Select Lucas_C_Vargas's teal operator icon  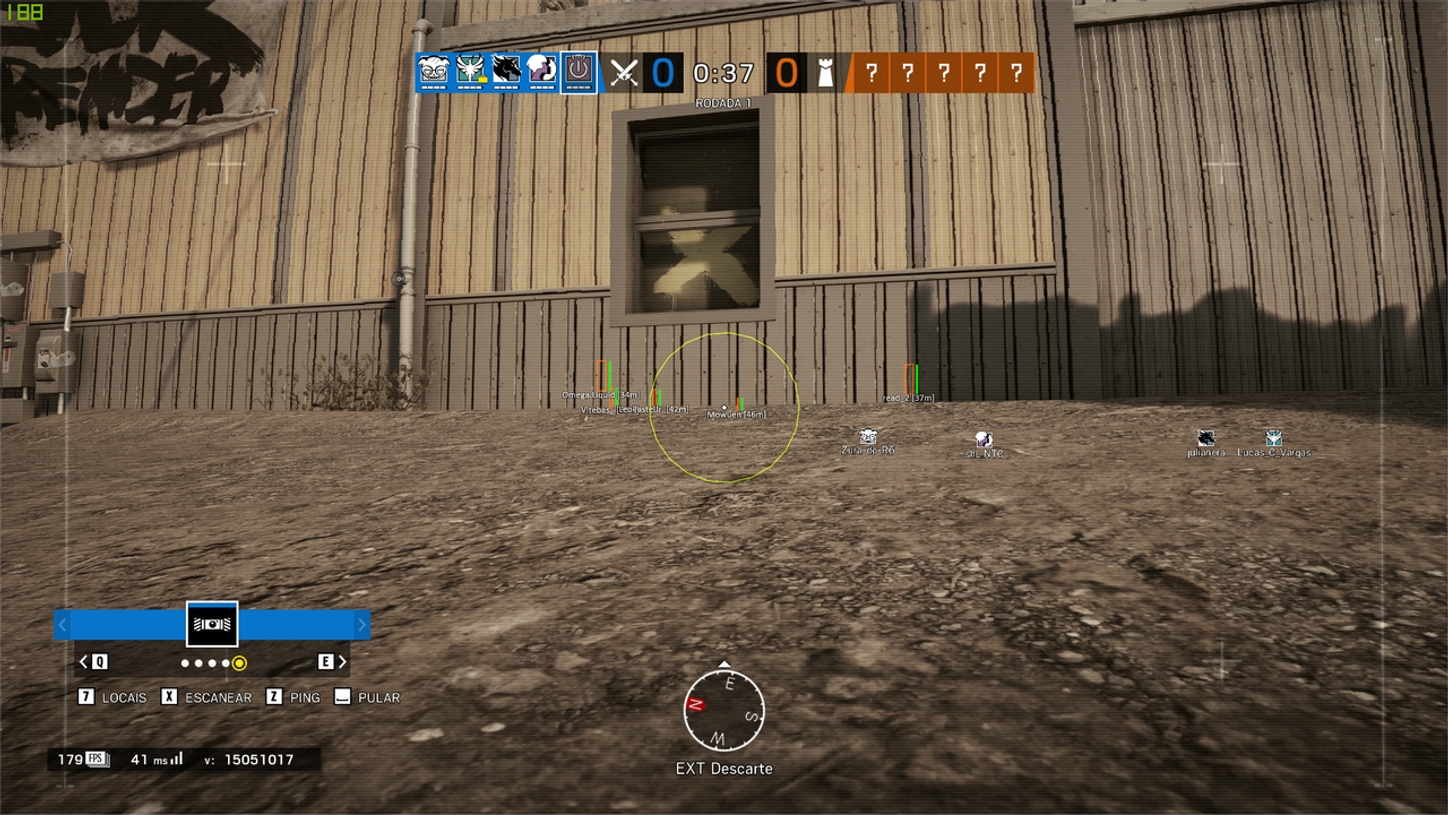point(1272,438)
